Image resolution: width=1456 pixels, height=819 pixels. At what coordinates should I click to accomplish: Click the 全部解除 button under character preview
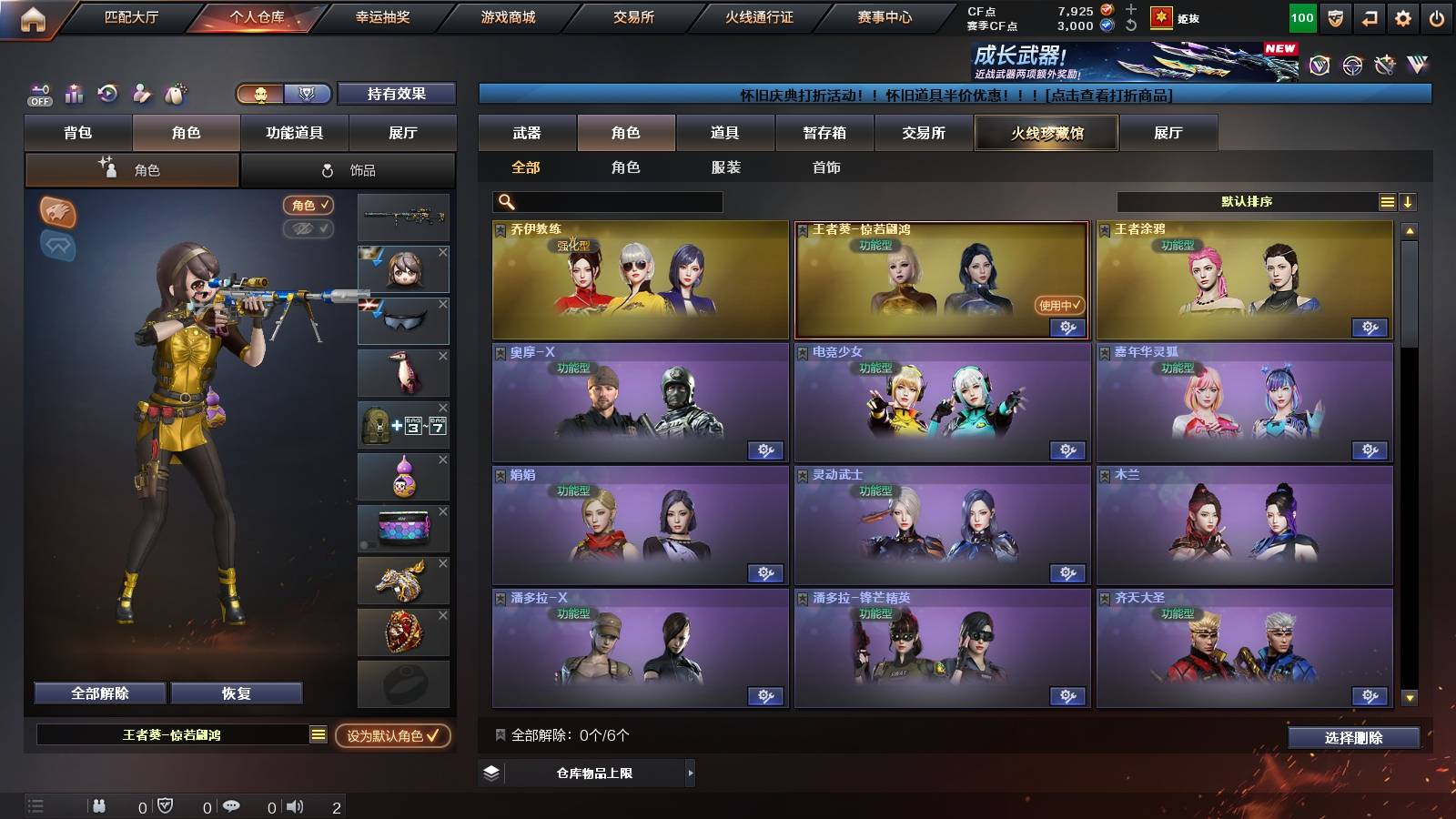pos(98,693)
